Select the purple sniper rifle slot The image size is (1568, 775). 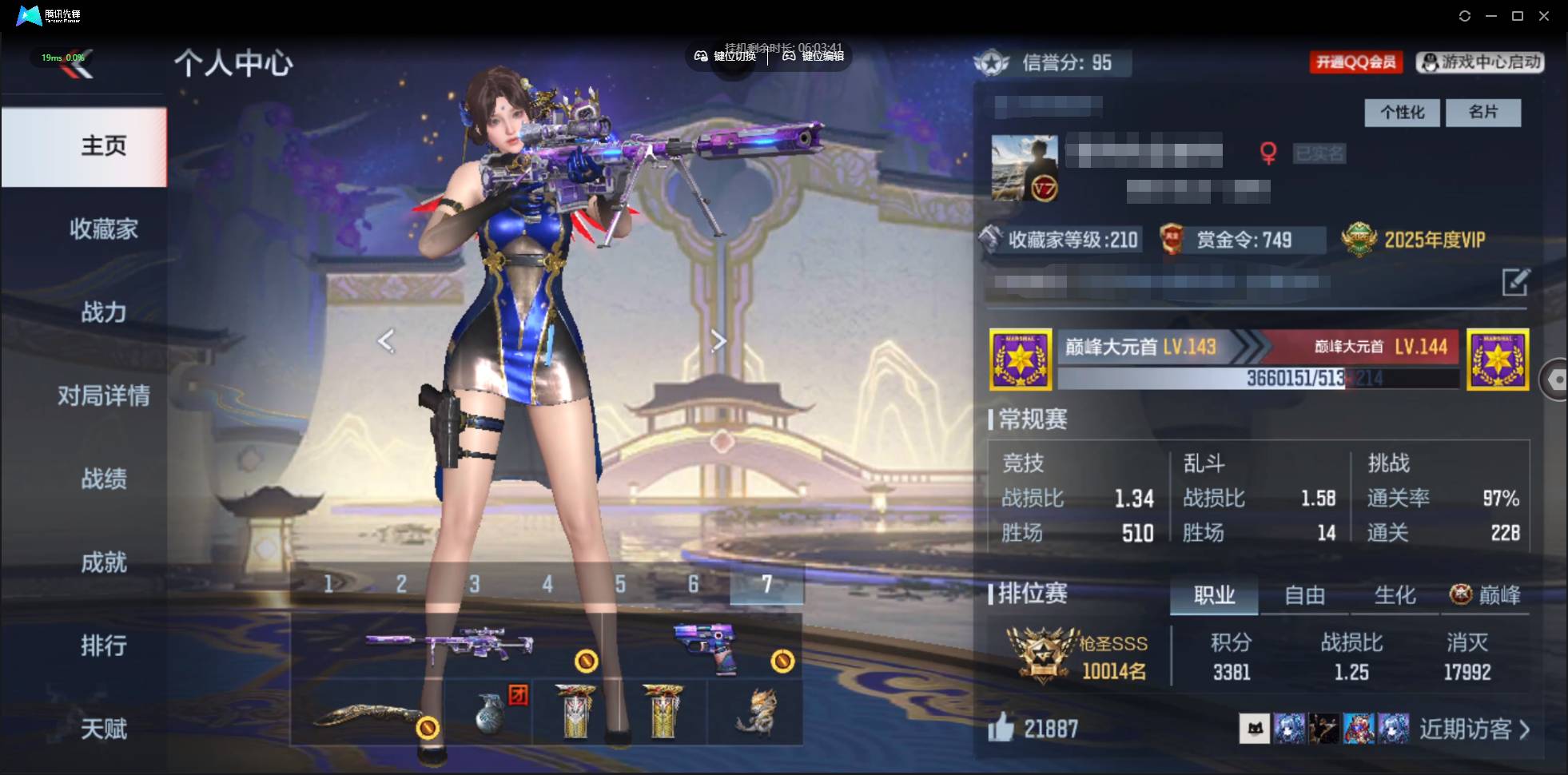coord(449,646)
